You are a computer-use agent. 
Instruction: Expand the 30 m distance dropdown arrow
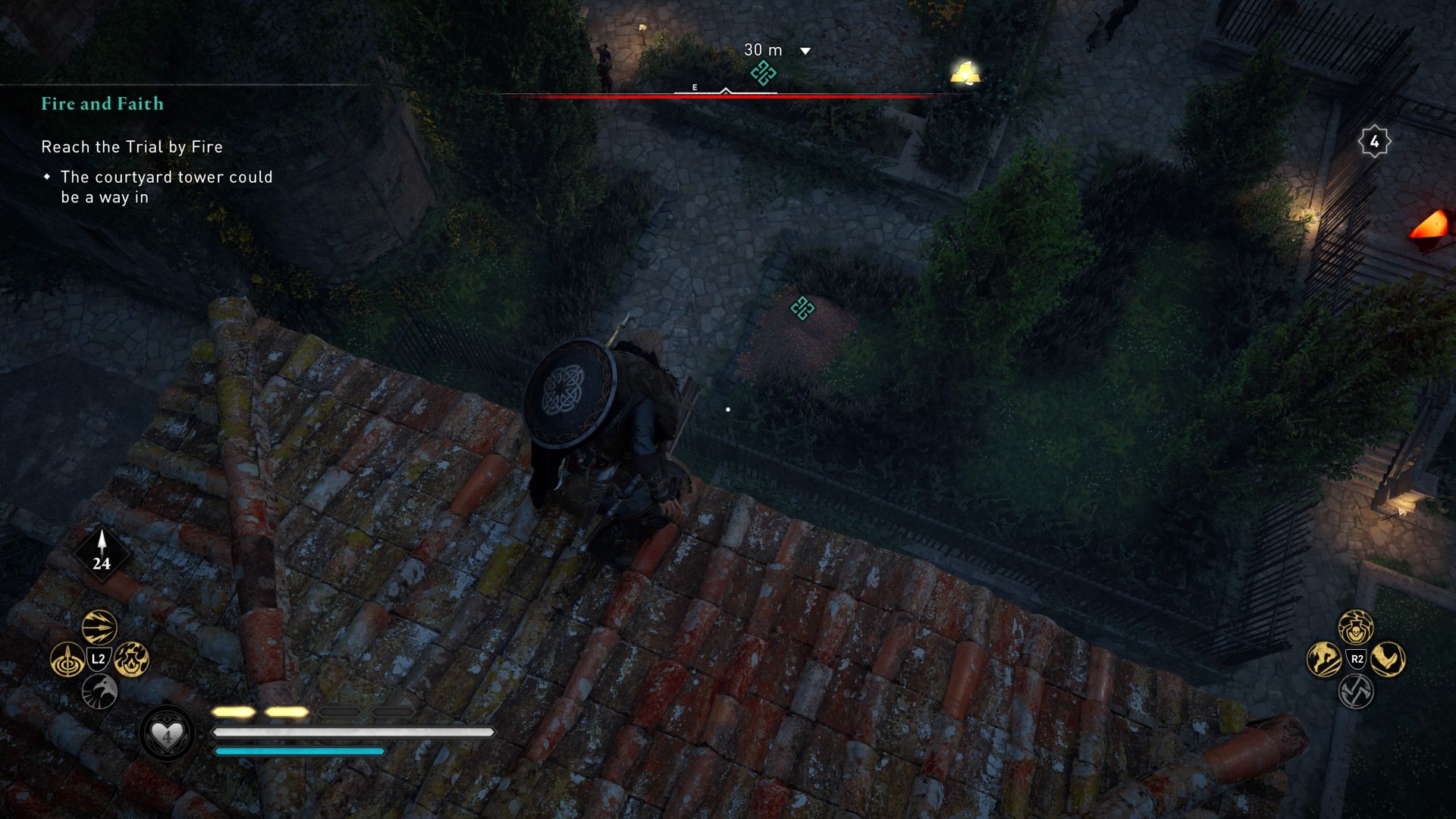click(804, 50)
